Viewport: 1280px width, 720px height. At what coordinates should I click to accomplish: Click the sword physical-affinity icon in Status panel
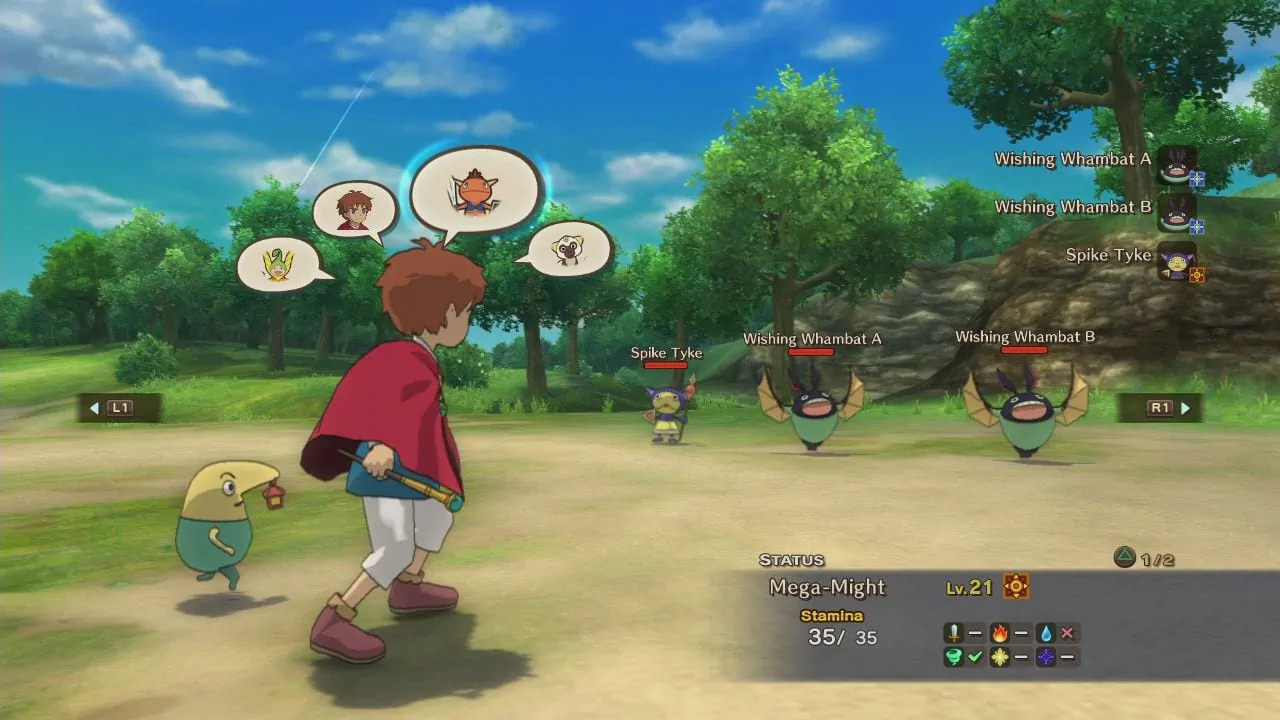coord(953,632)
